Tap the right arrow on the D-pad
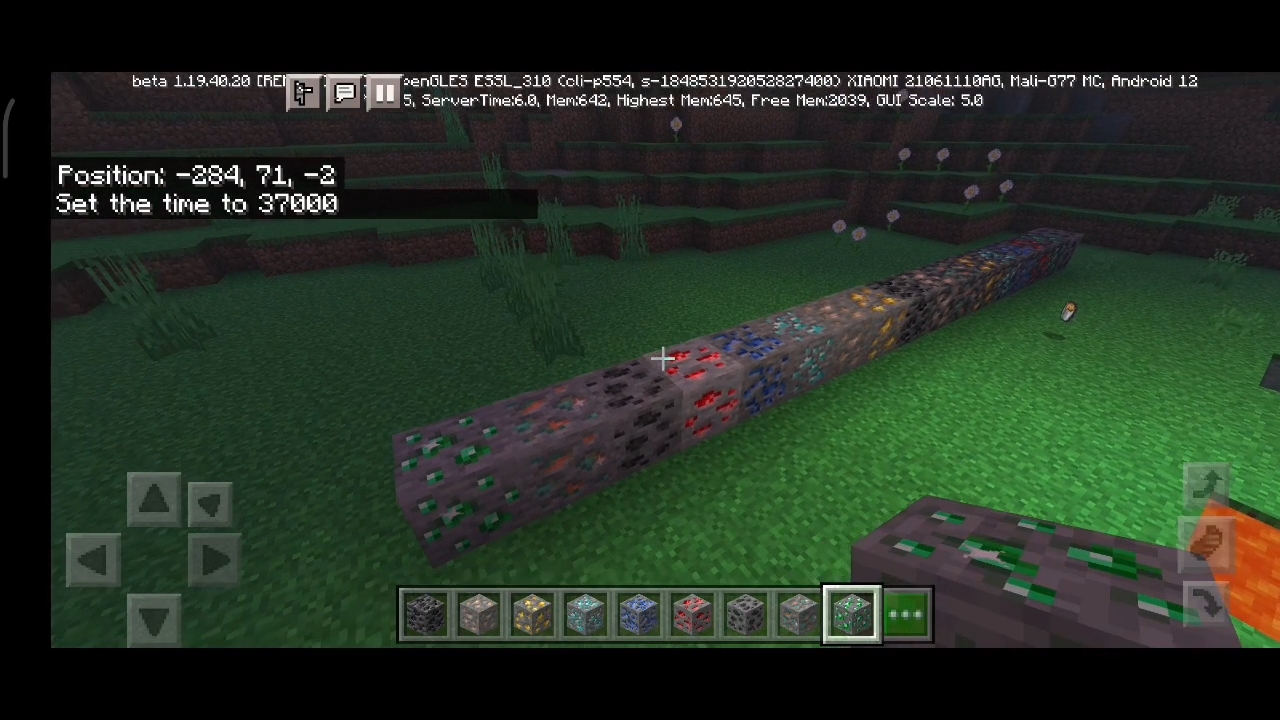The image size is (1280, 720). [x=213, y=559]
